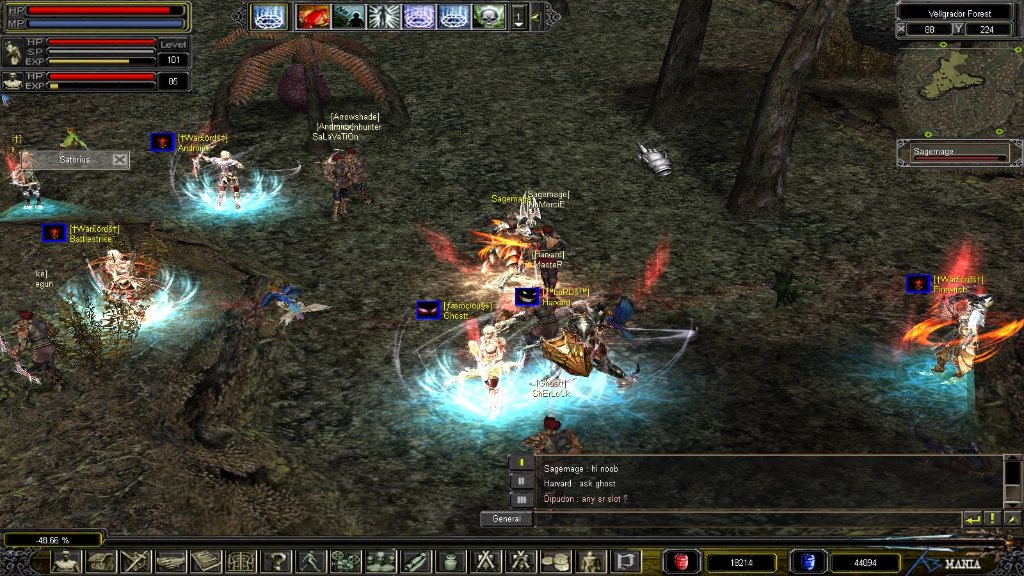
Task: Use the red potion quick slot
Action: [683, 562]
